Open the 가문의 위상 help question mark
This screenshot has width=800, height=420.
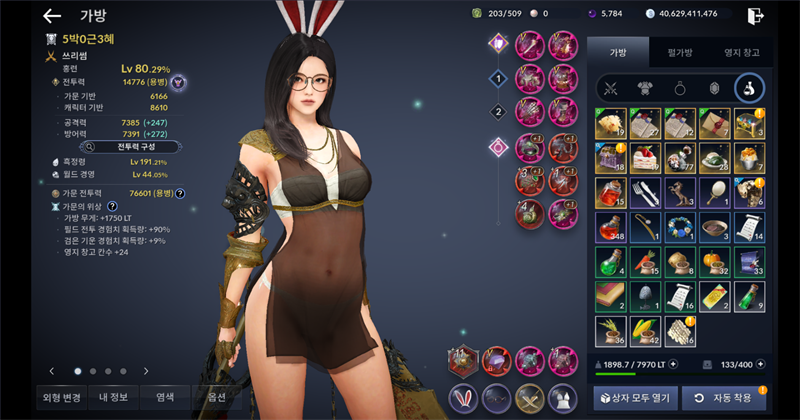point(112,205)
